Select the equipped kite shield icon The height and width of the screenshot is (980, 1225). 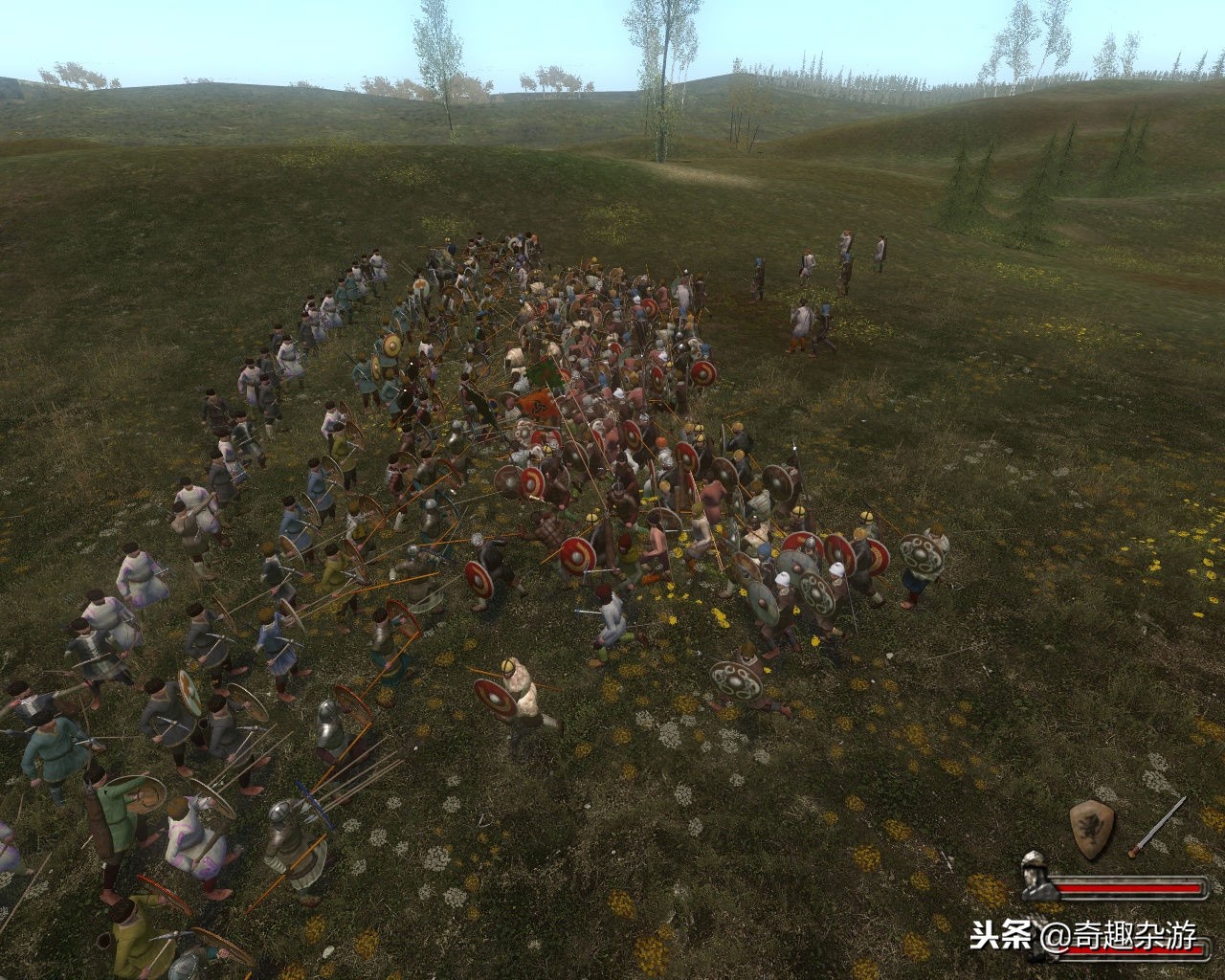[x=1091, y=830]
